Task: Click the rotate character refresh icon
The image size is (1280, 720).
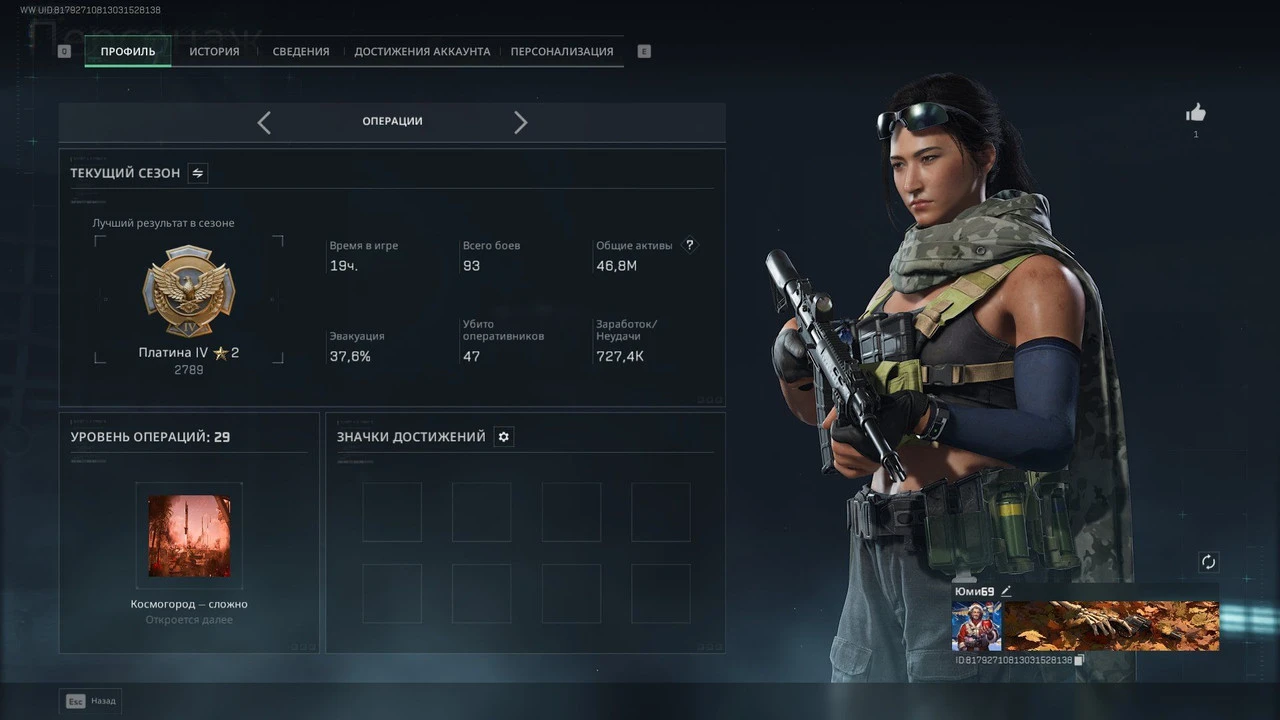Action: 1208,562
